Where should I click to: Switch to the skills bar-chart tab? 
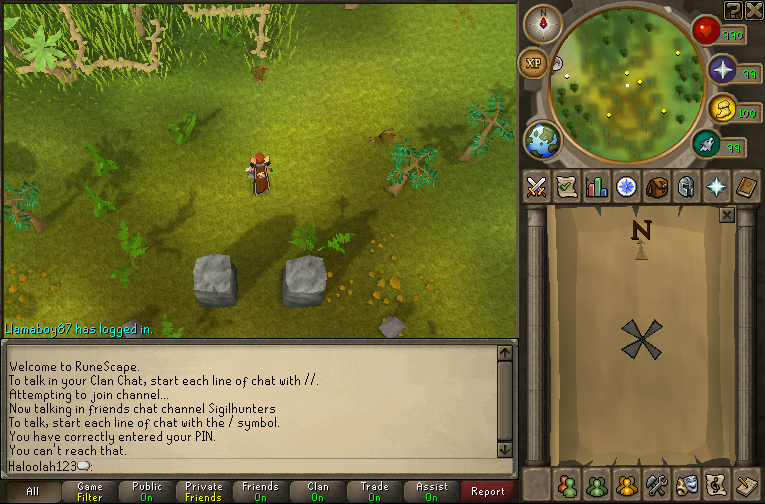597,187
